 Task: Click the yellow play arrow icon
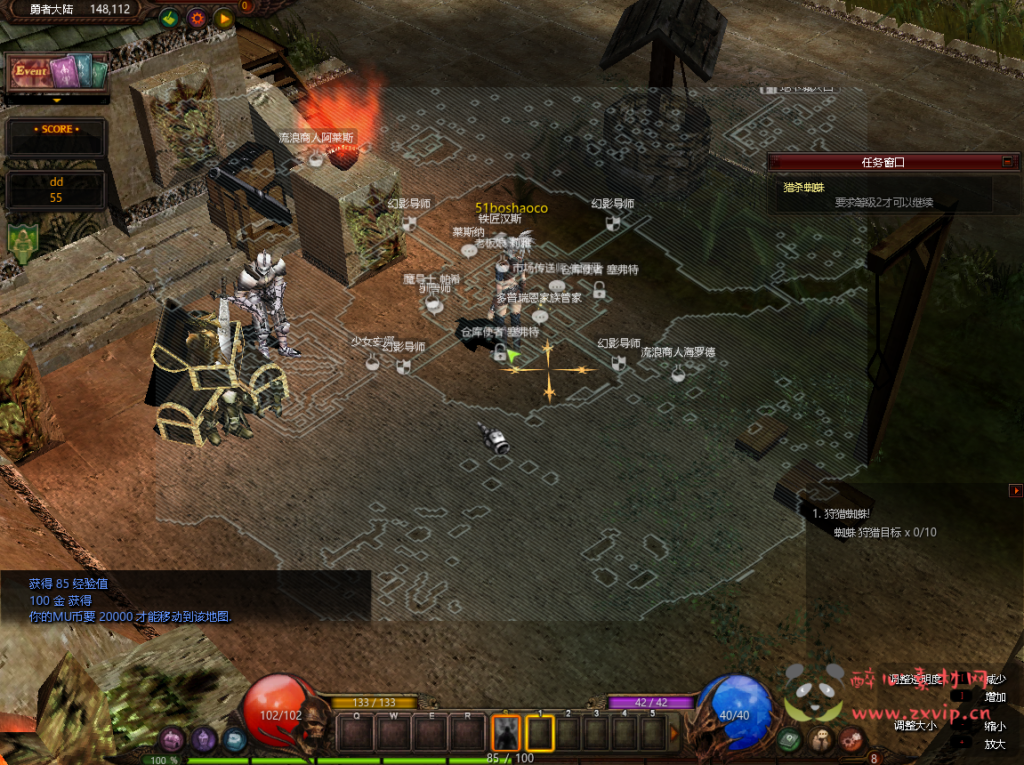[223, 18]
